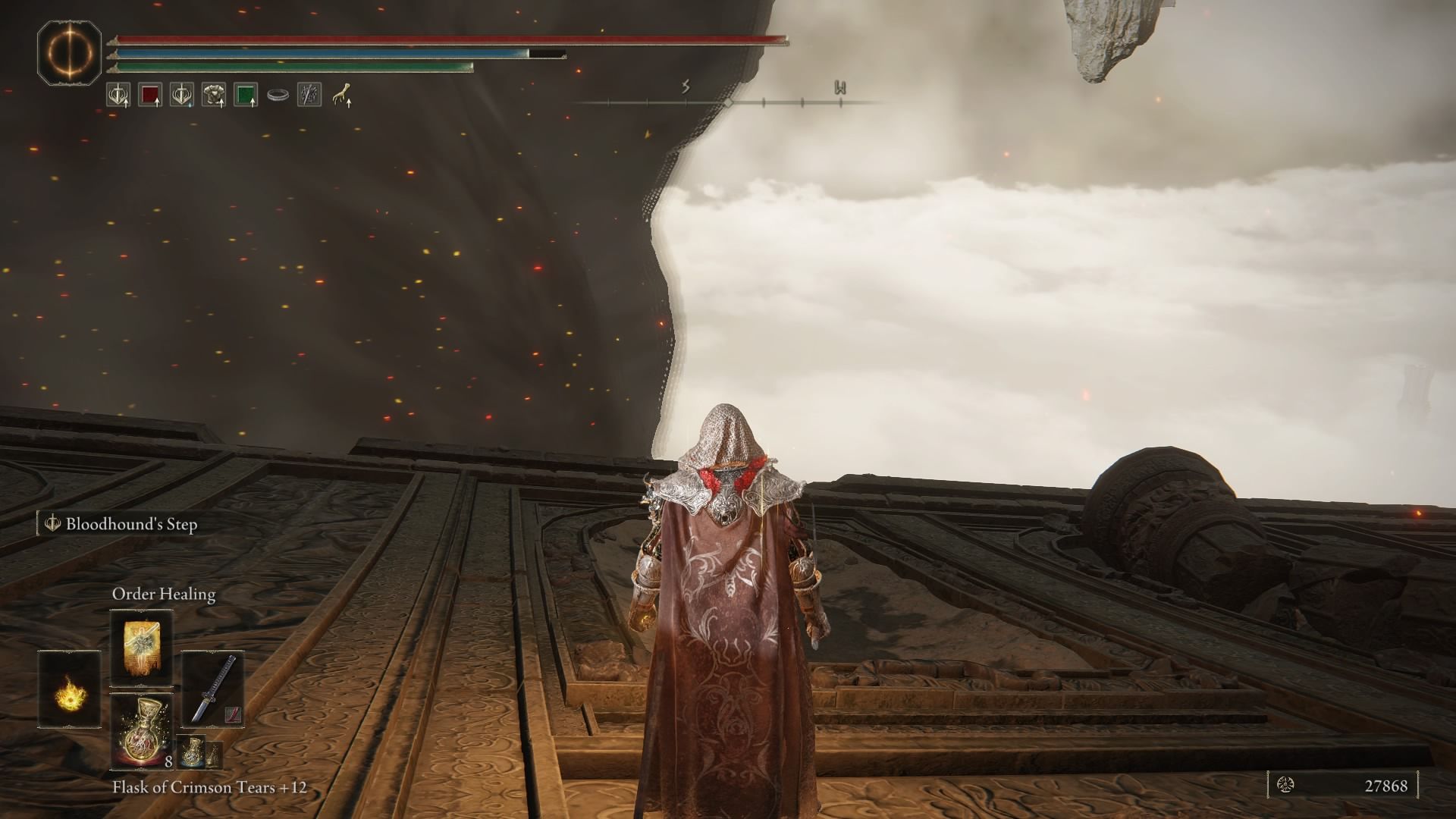Click the needles status effect icon

pos(309,94)
